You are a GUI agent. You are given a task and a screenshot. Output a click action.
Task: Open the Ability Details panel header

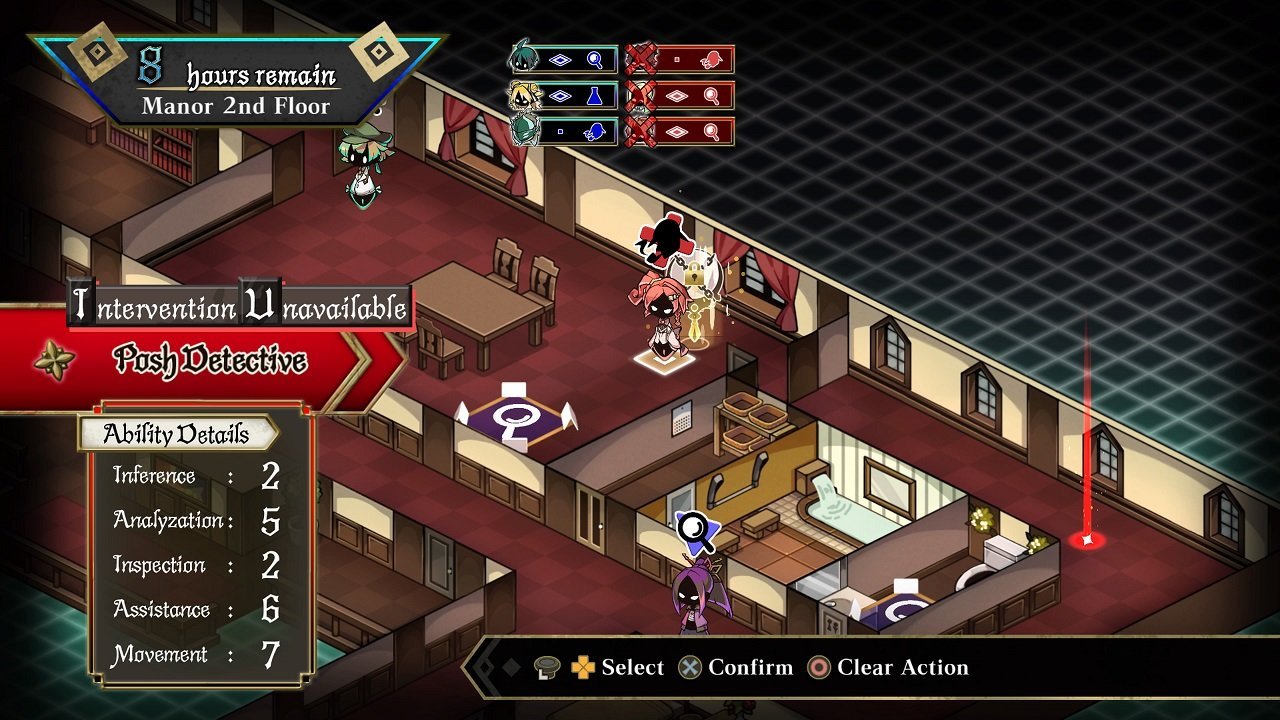click(x=177, y=434)
